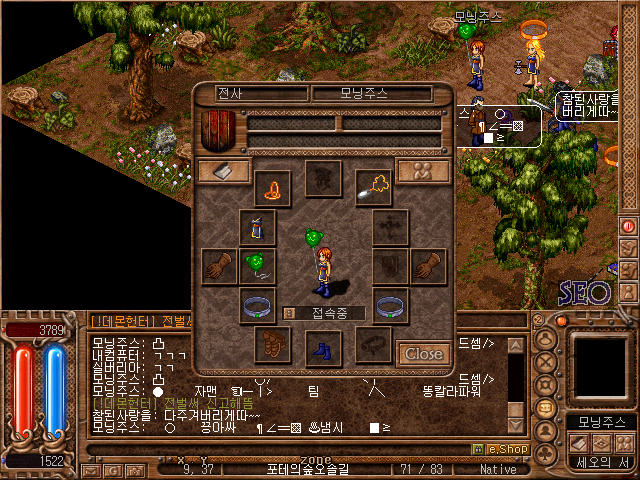Open the group button in equipment window

422,171
